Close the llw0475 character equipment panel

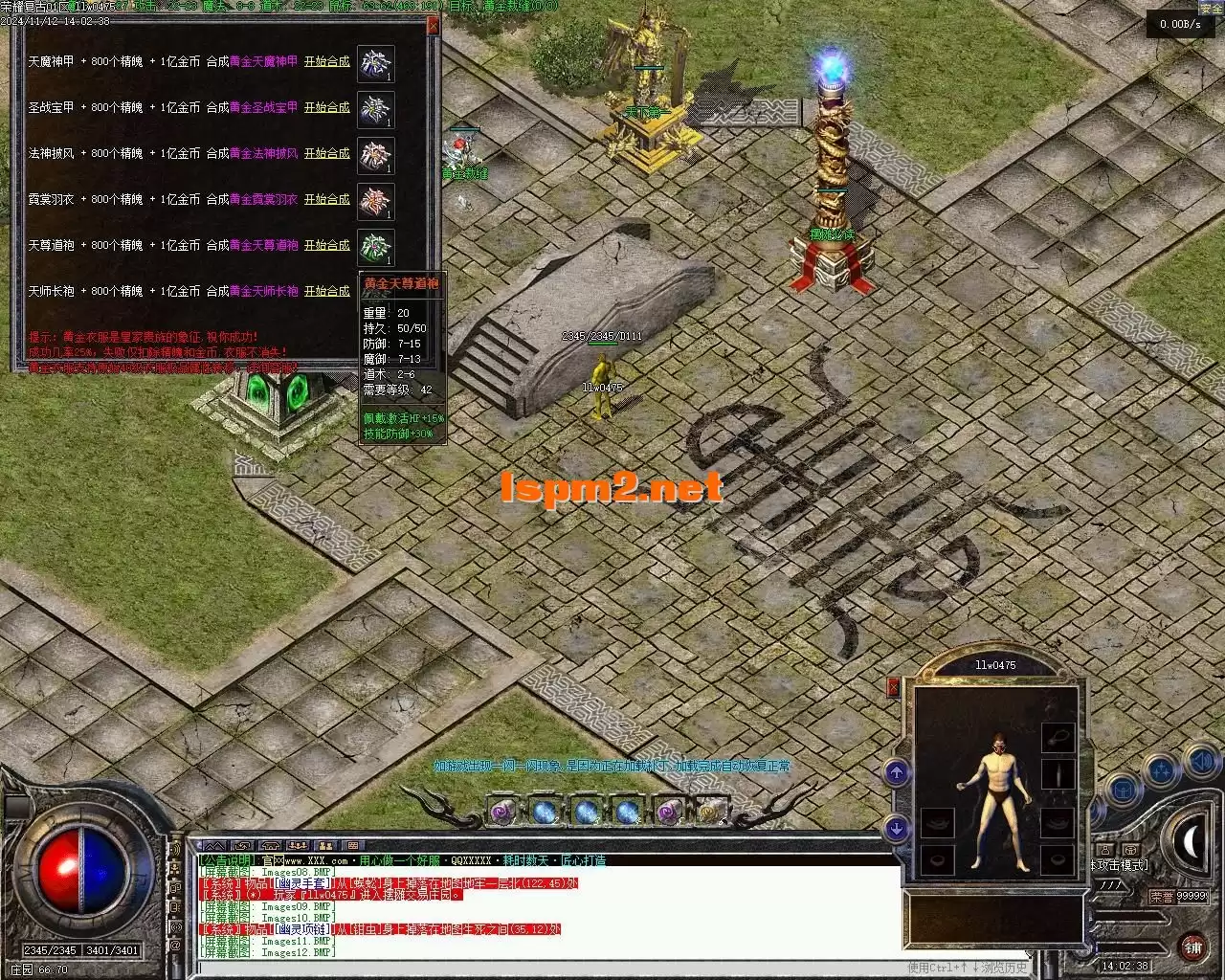pos(894,685)
